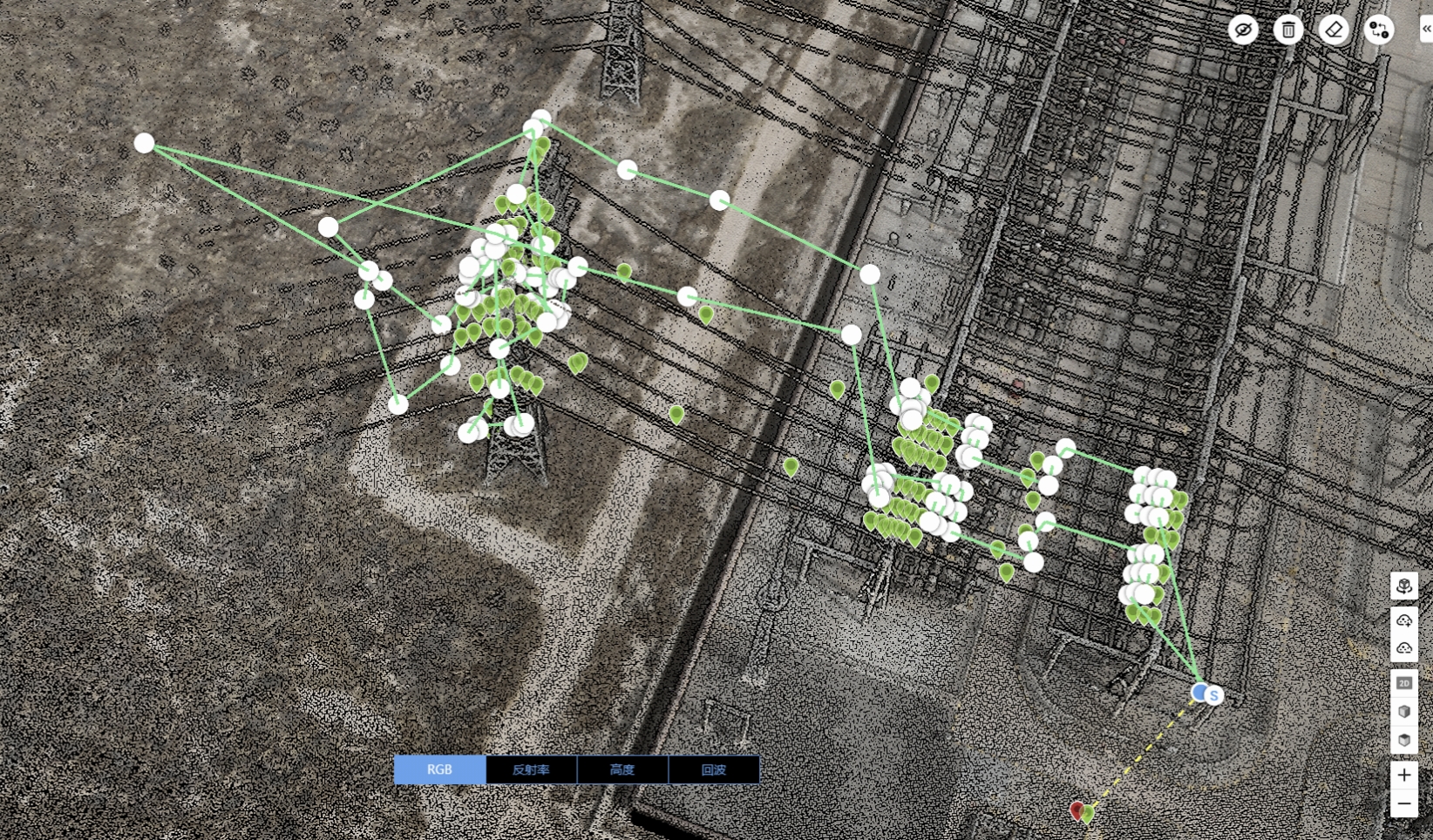Expand the collapsed side panel arrow
1433x840 pixels.
click(x=1426, y=29)
